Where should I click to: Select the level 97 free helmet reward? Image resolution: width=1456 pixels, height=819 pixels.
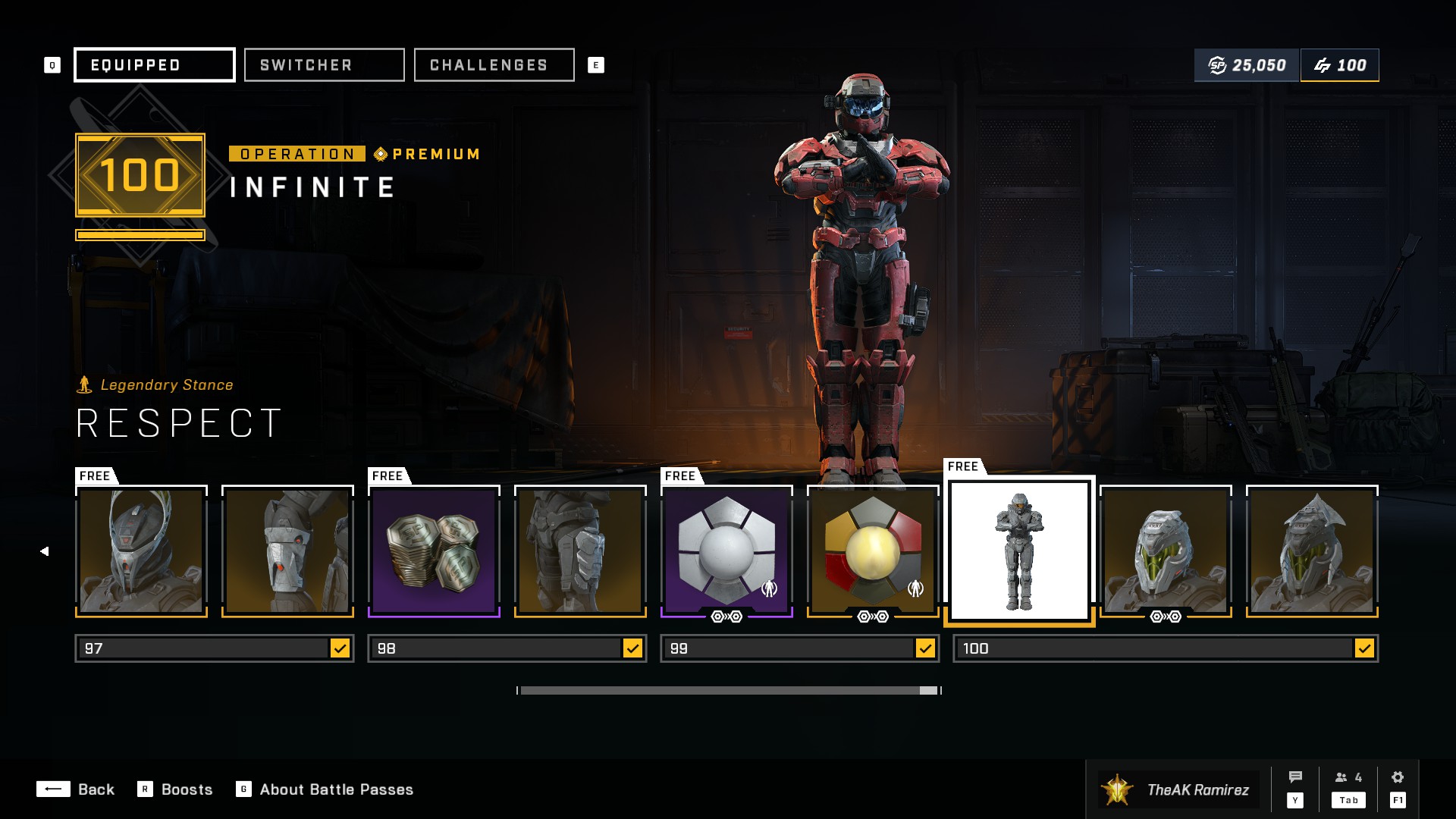click(x=141, y=551)
